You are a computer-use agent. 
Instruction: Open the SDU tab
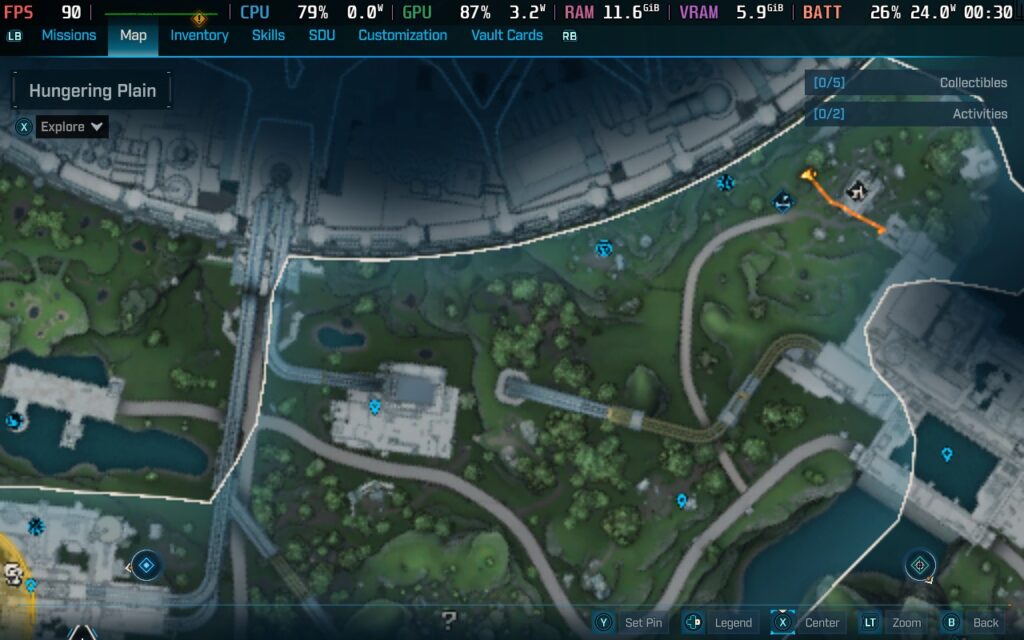click(x=322, y=35)
